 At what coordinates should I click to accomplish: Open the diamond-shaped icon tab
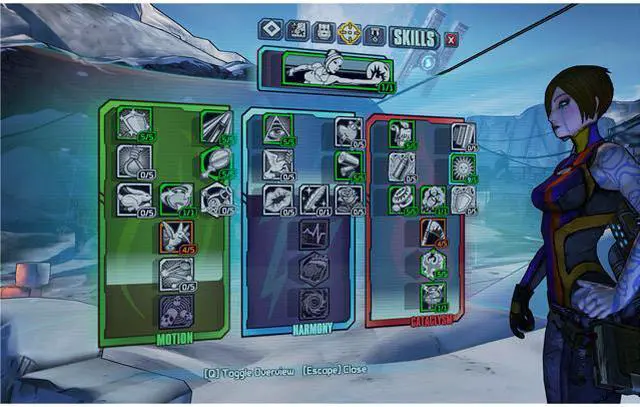pyautogui.click(x=270, y=32)
